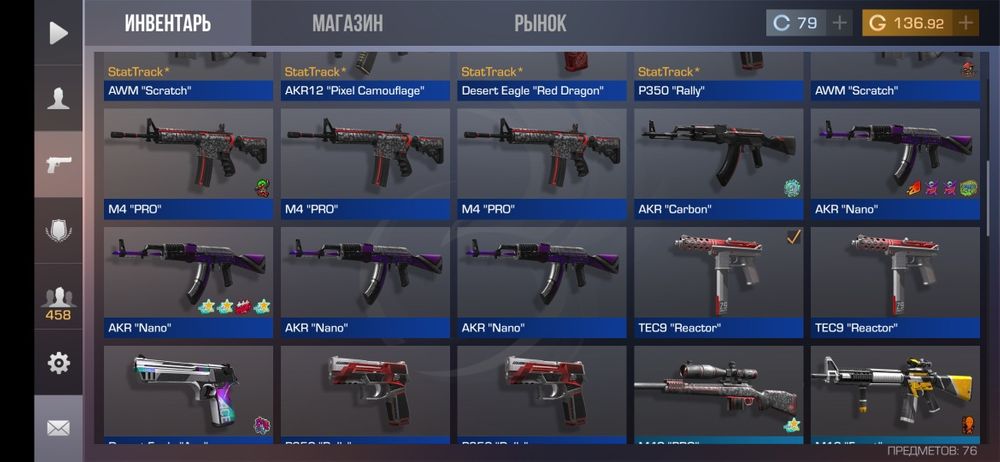Screen dimensions: 1000x462
Task: Pick the Desert Eagle "Red Dragon" item
Action: click(541, 78)
